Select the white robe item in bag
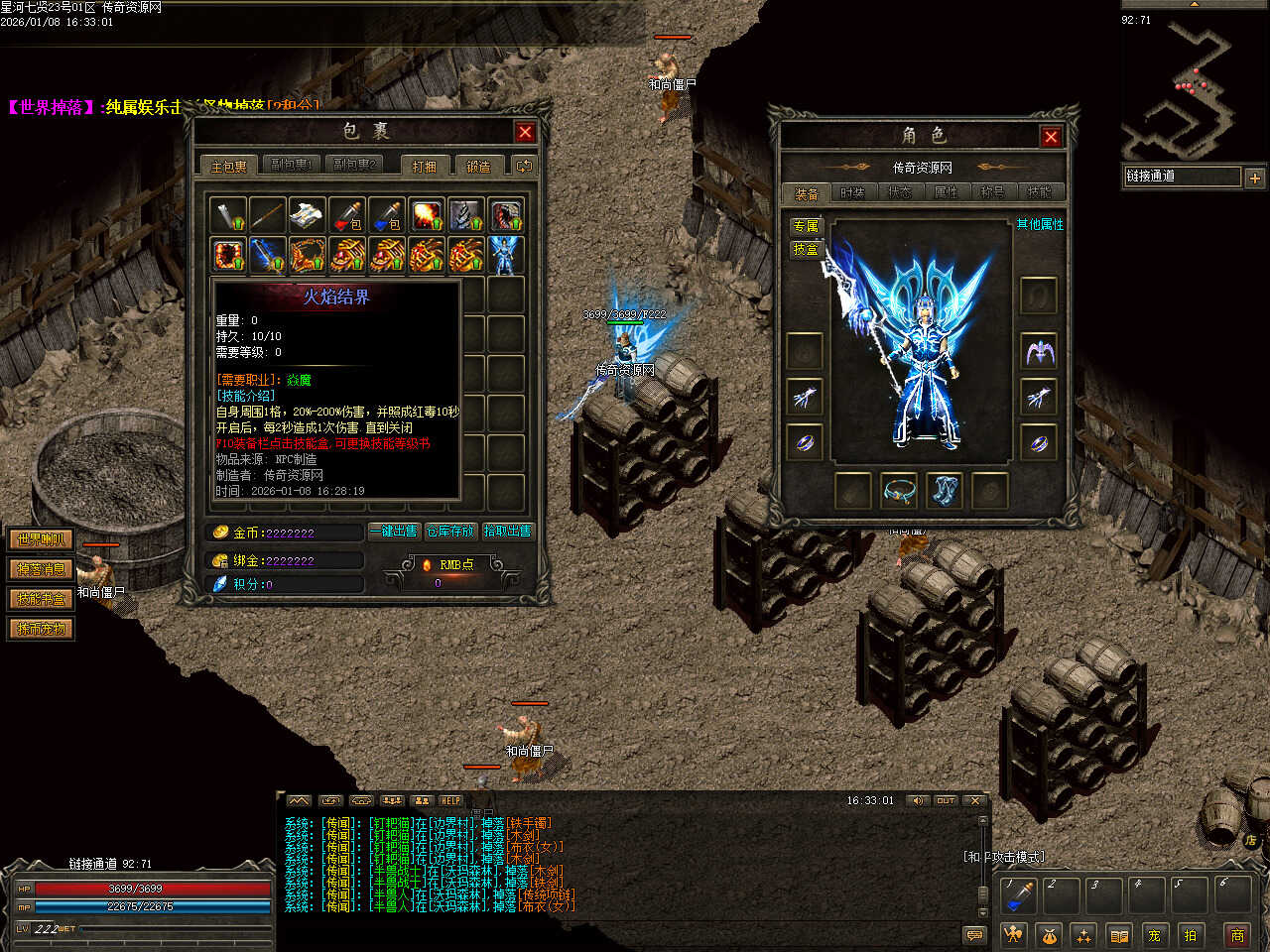1270x952 pixels. tap(307, 214)
